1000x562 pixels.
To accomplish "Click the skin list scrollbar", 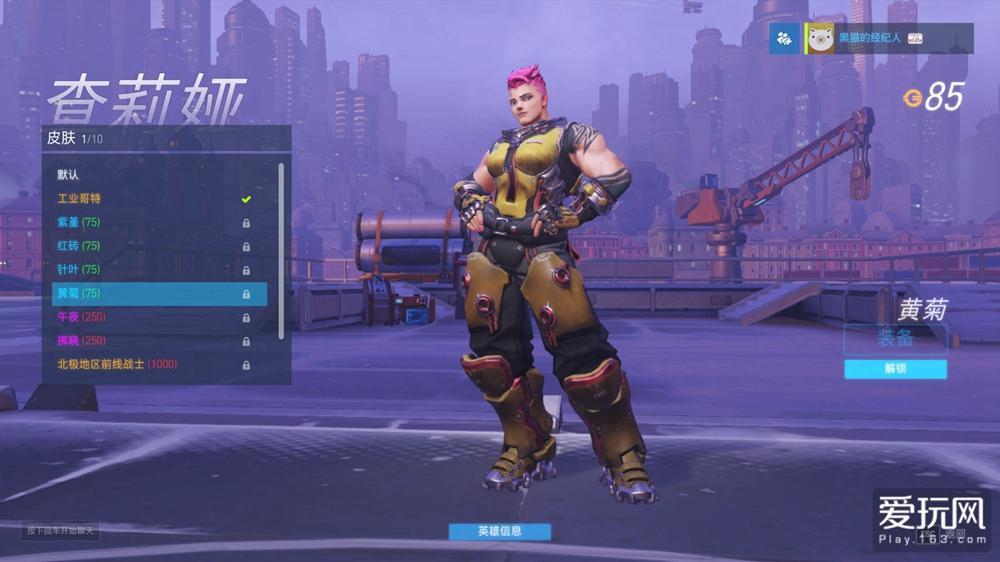I will tap(281, 250).
